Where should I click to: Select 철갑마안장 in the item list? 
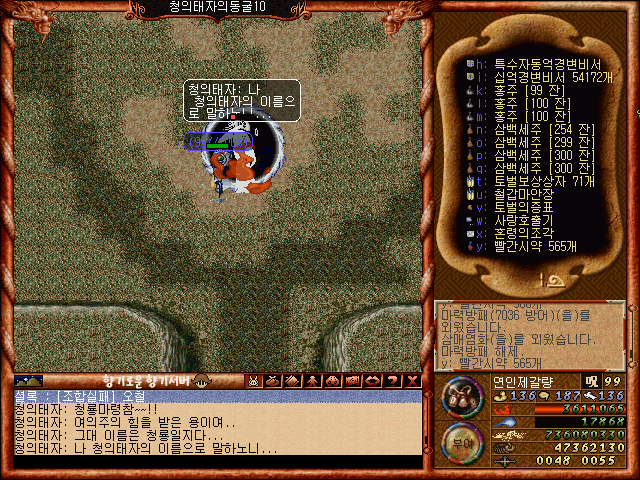516,194
